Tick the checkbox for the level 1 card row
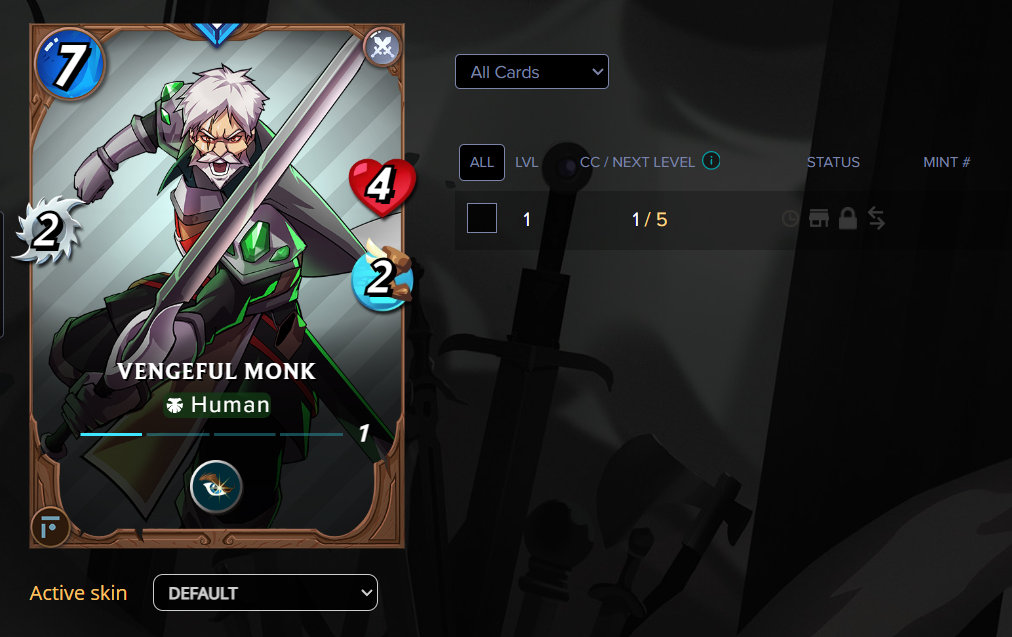 point(482,218)
